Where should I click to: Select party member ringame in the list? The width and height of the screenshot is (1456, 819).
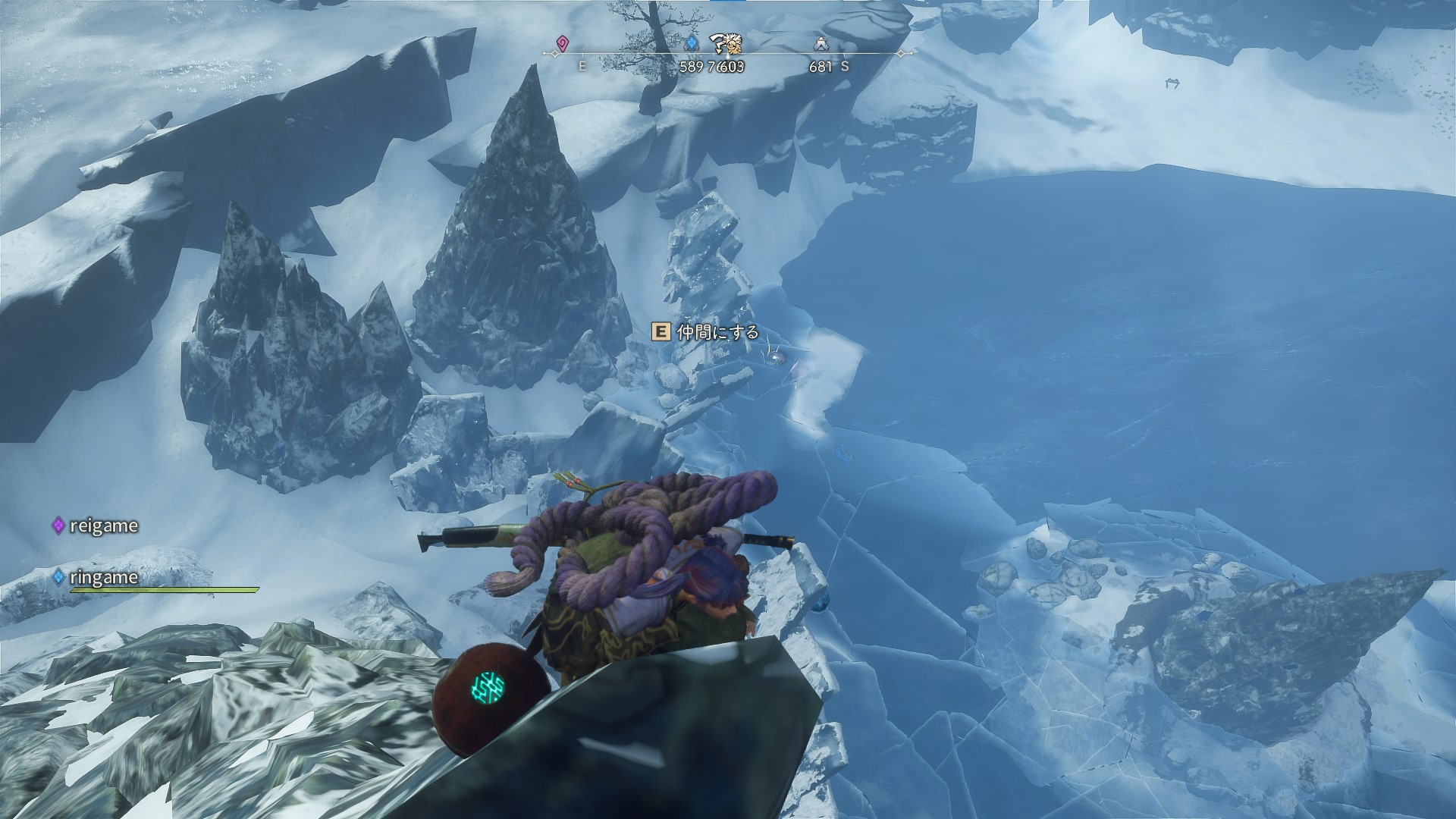tap(96, 577)
